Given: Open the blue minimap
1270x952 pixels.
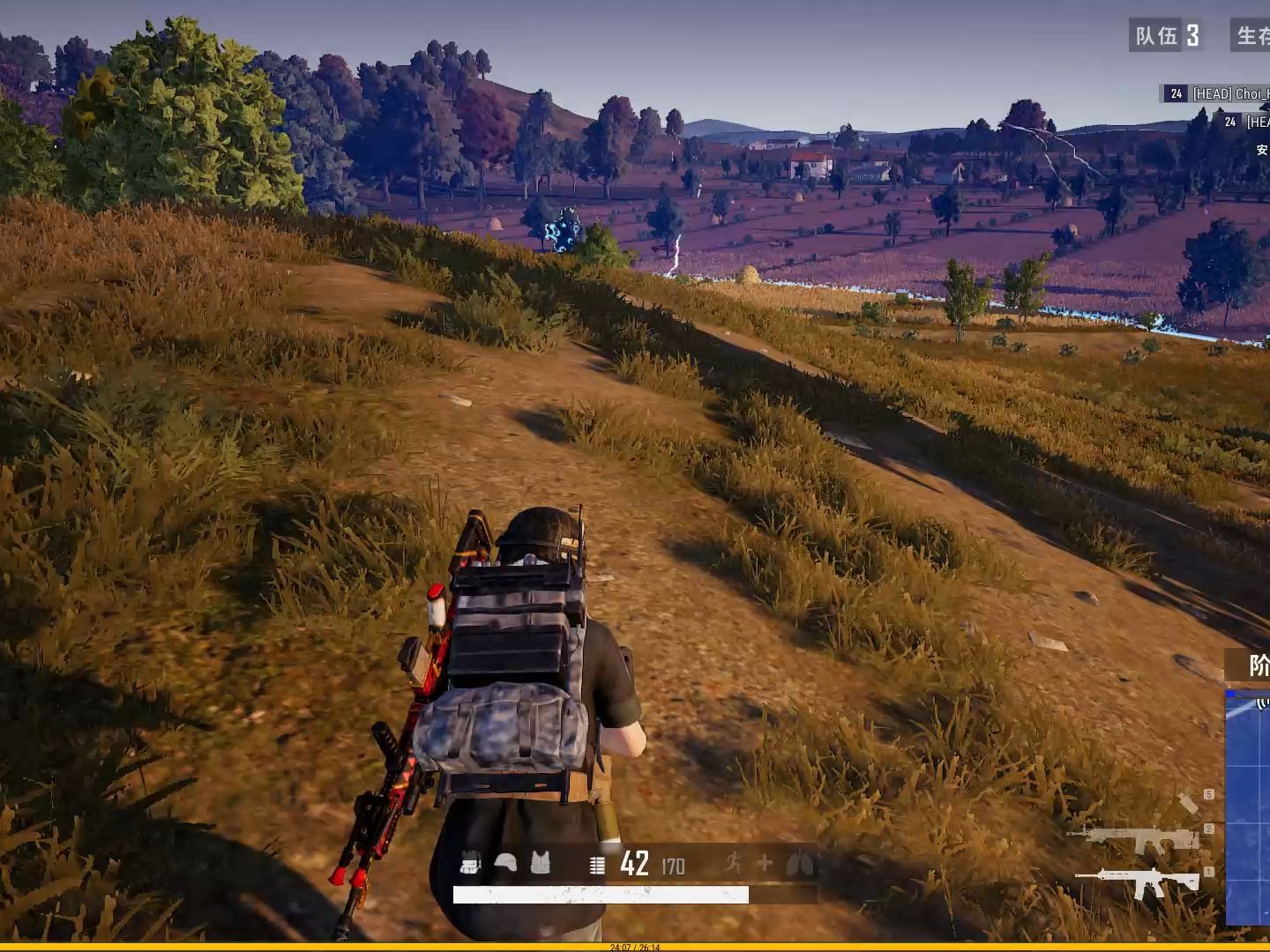Looking at the screenshot, I should point(1249,807).
